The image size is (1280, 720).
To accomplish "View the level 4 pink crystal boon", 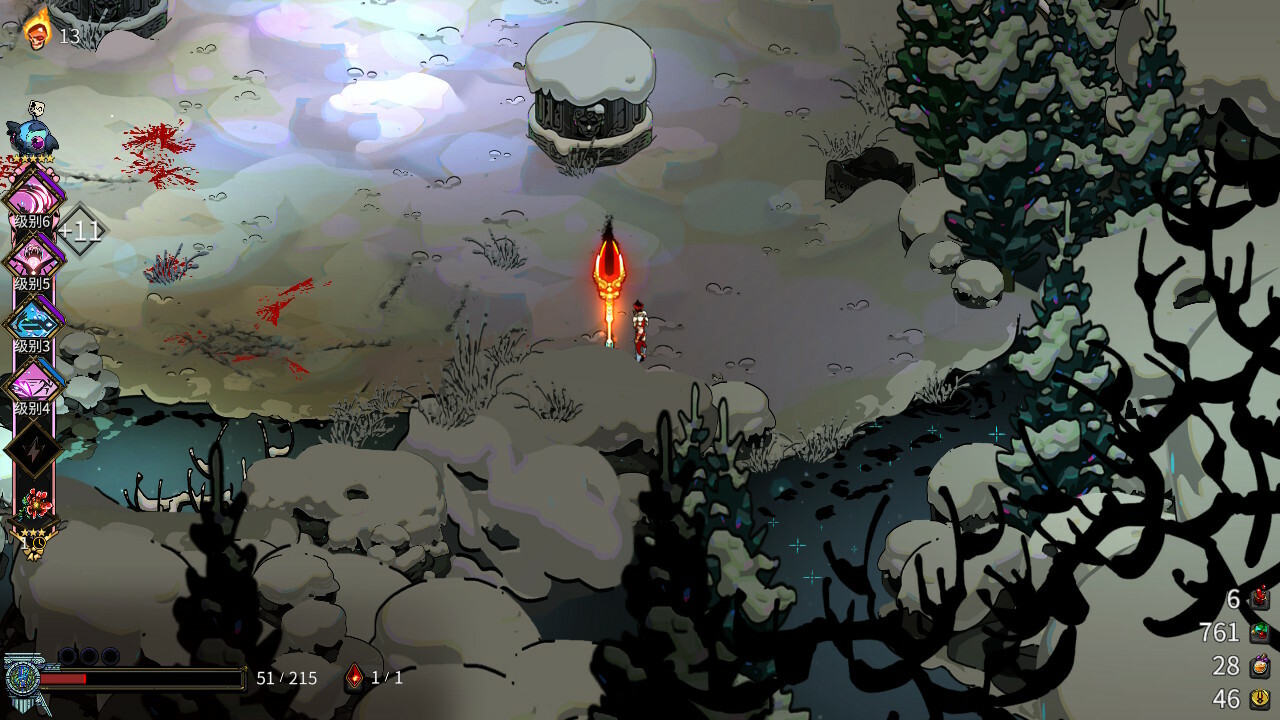I will pos(33,381).
